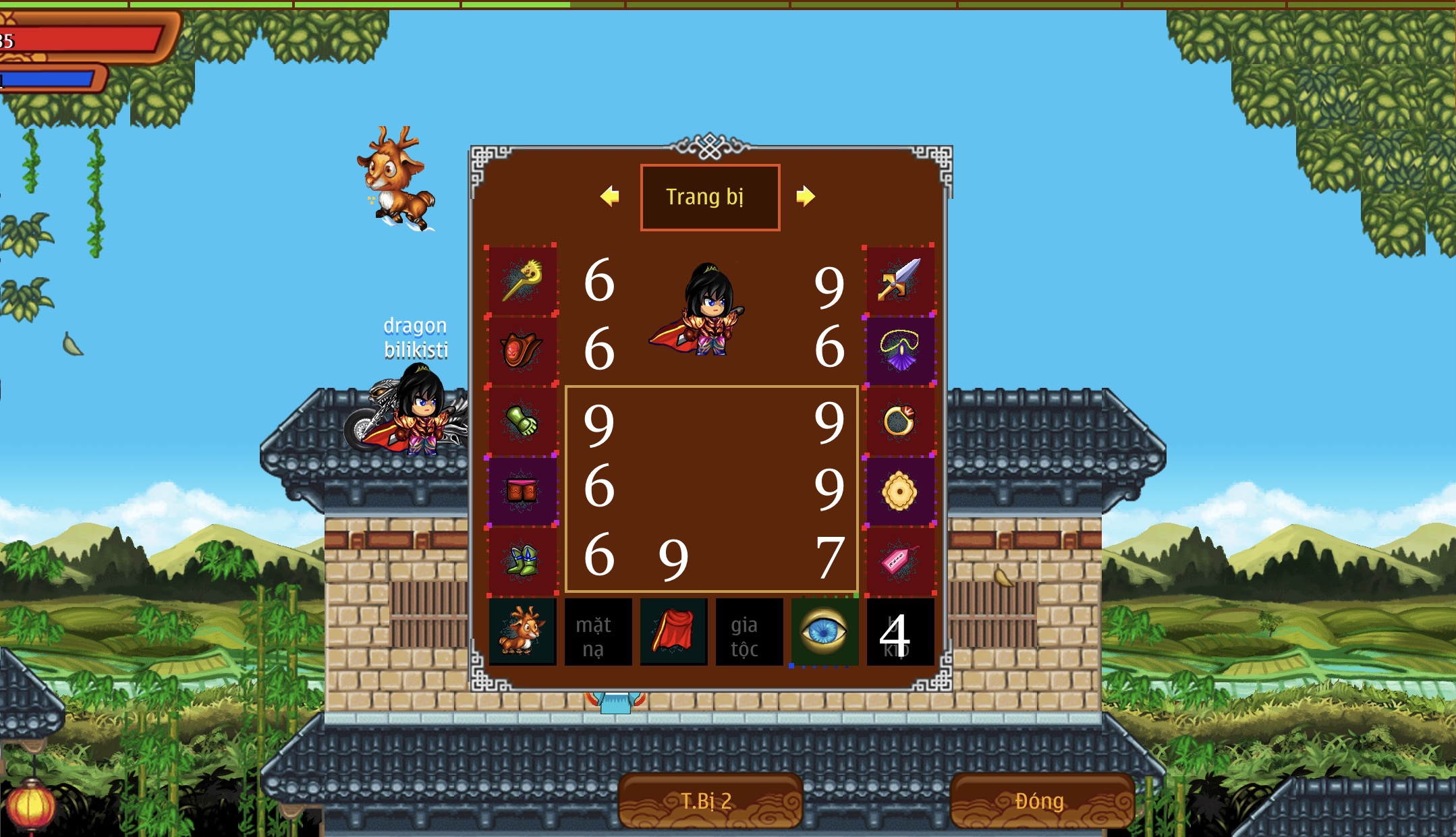Go to previous page with left arrow

coord(610,196)
